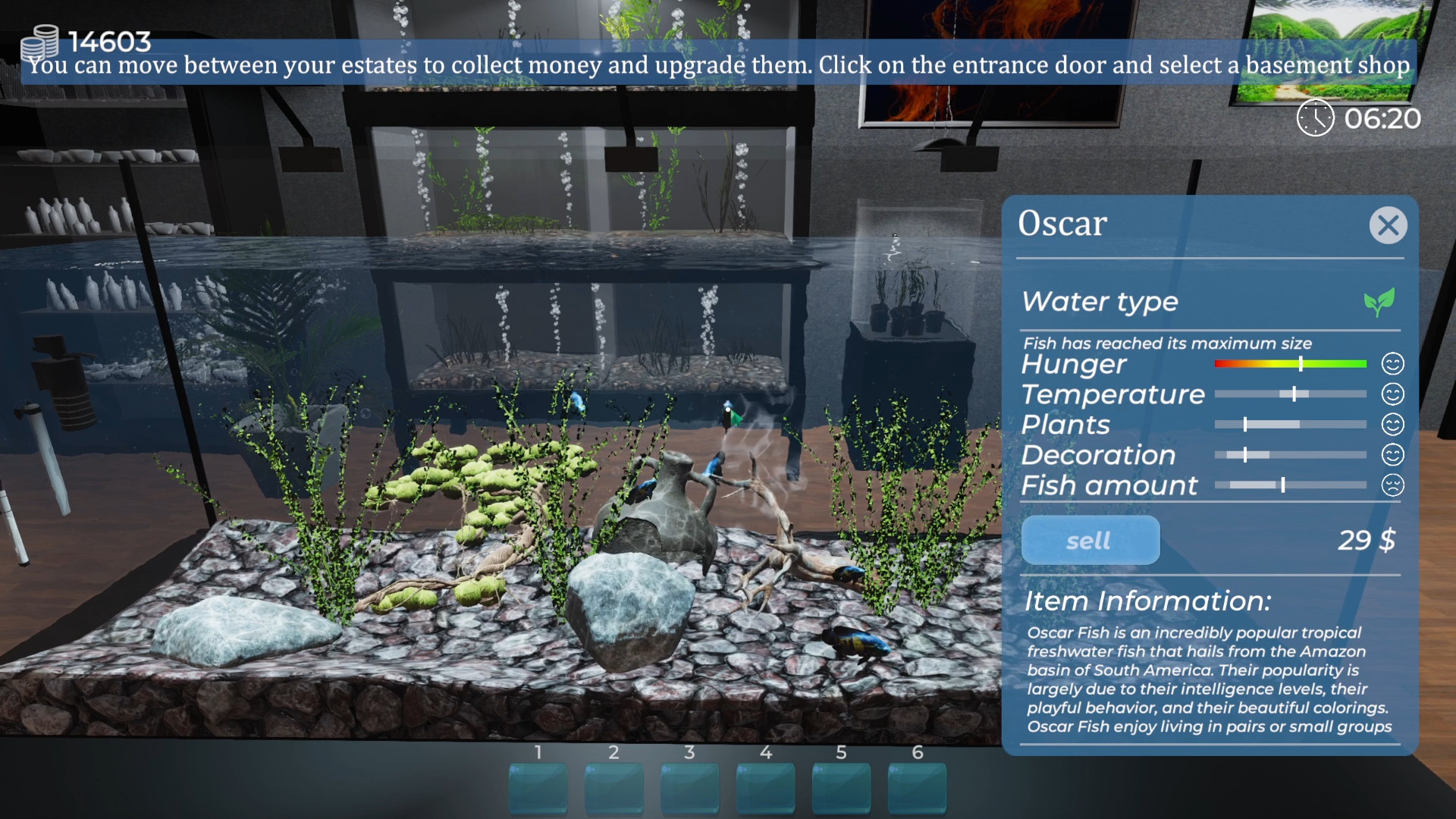Click the smiley face next to Plants
Viewport: 1456px width, 819px height.
(x=1394, y=425)
